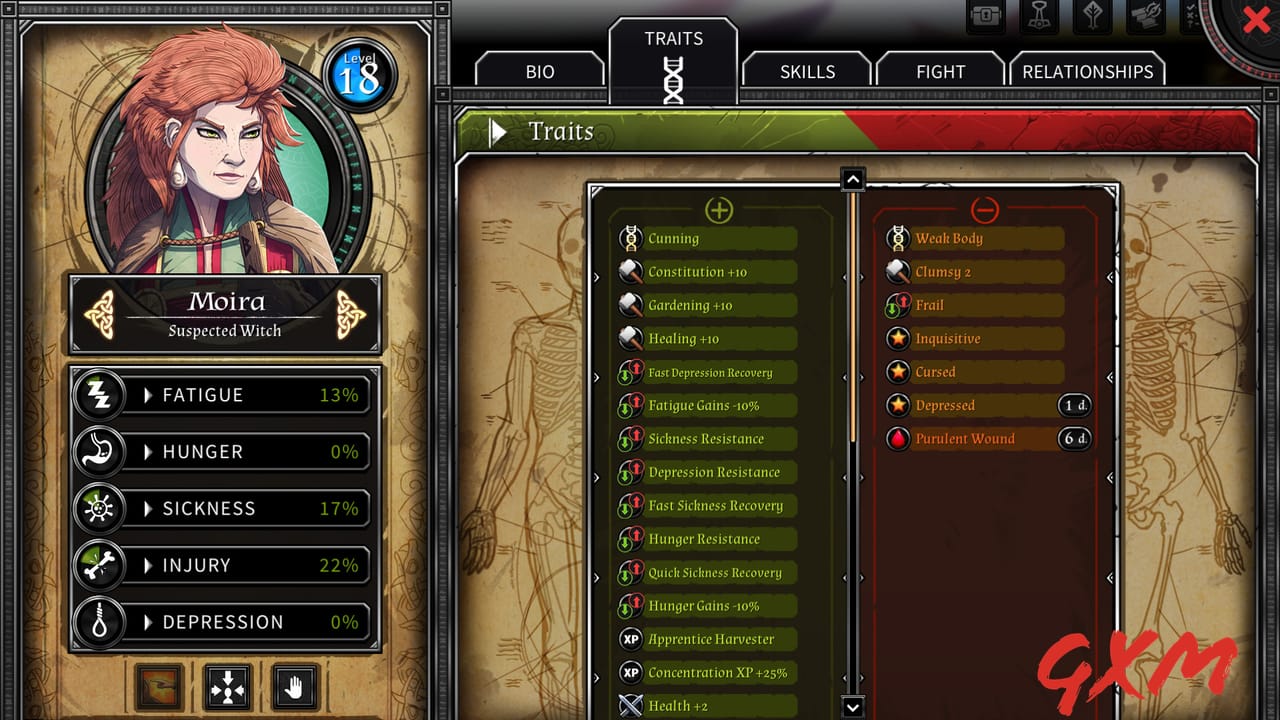
Task: Click the bandaged arm Injury icon
Action: tap(100, 565)
